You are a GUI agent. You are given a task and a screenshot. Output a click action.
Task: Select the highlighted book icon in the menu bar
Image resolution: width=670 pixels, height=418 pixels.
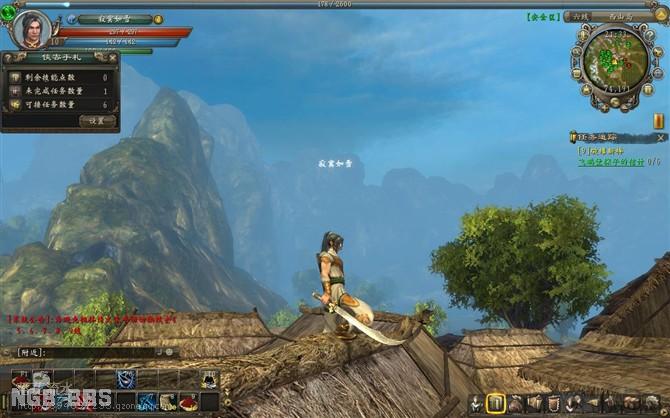[495, 403]
